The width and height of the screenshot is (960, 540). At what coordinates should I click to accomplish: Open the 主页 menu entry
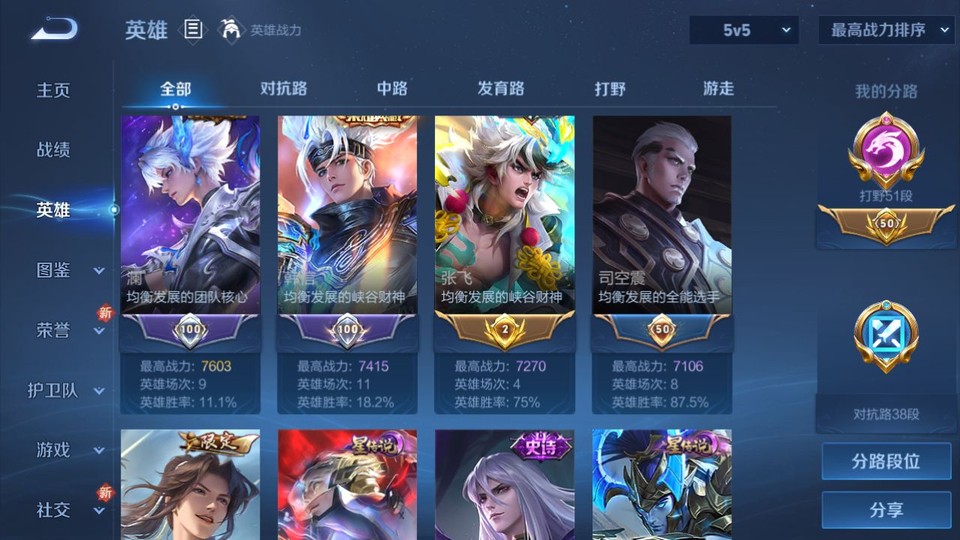pyautogui.click(x=54, y=90)
